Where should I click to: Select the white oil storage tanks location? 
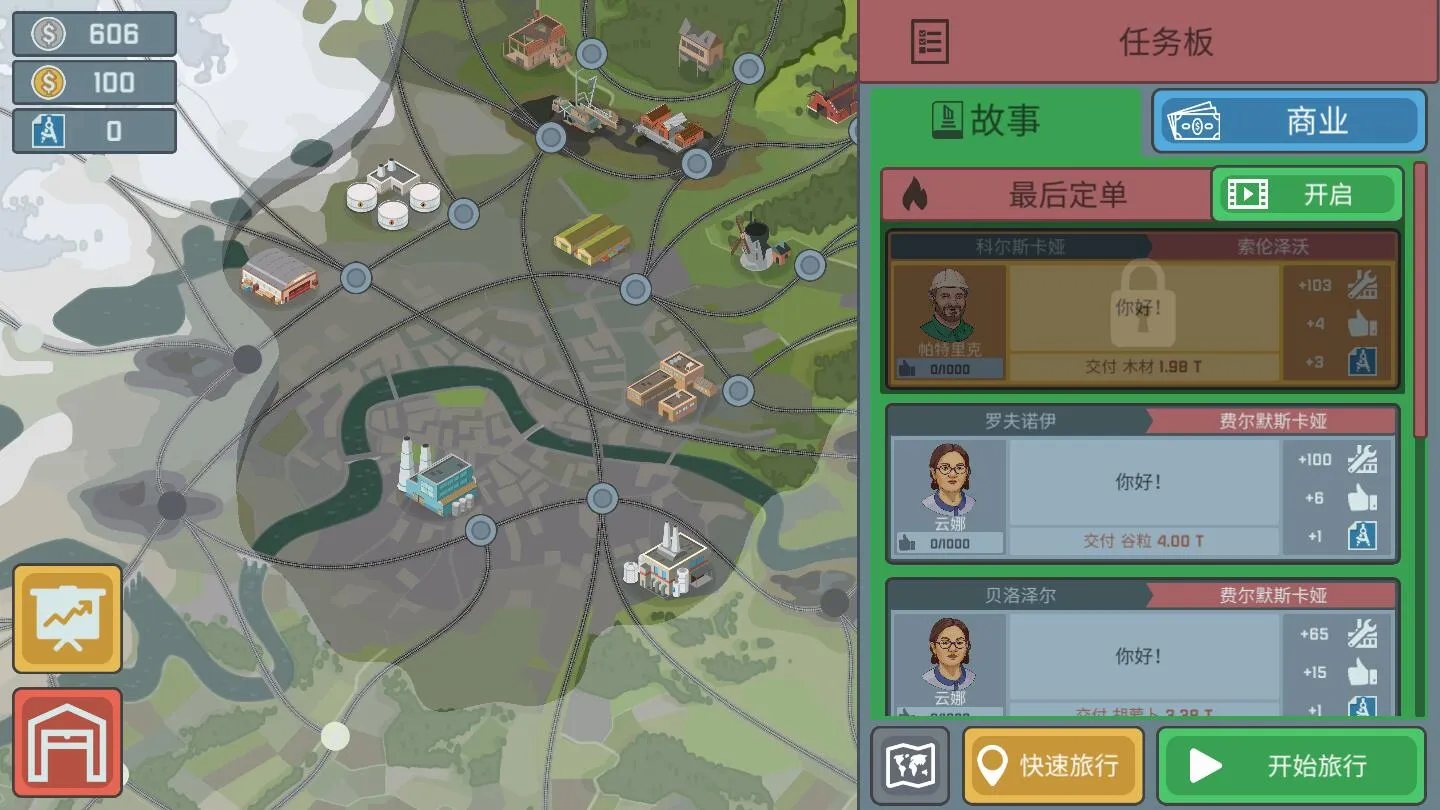point(392,195)
